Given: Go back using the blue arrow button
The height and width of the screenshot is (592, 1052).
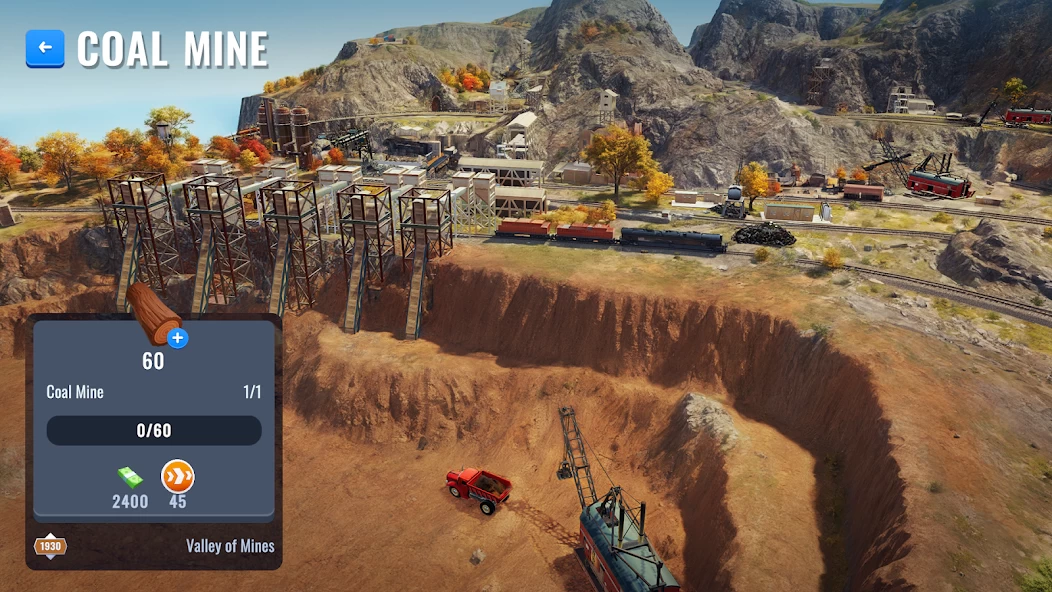Looking at the screenshot, I should click(x=45, y=48).
